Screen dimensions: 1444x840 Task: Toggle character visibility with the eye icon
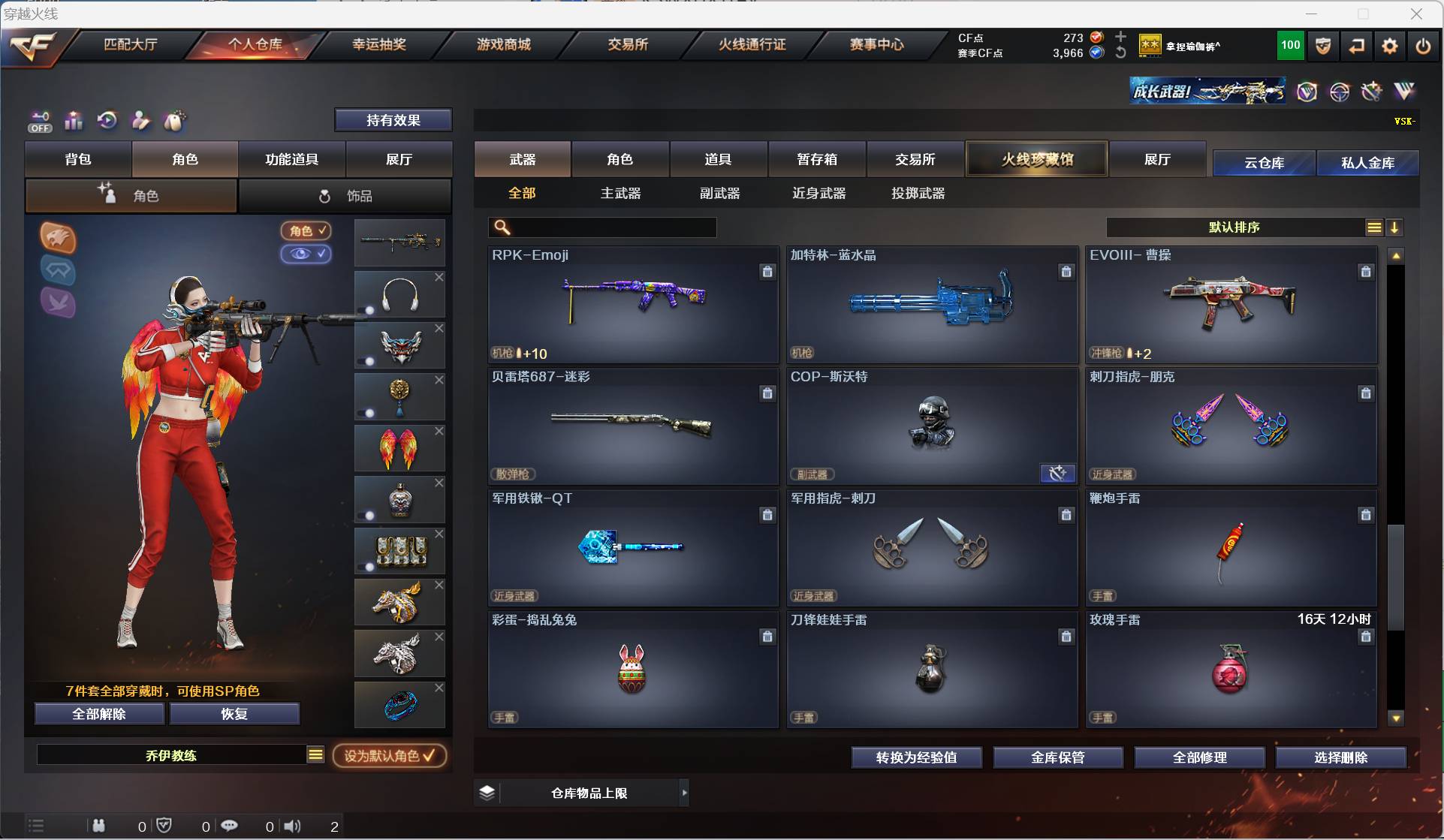point(306,254)
